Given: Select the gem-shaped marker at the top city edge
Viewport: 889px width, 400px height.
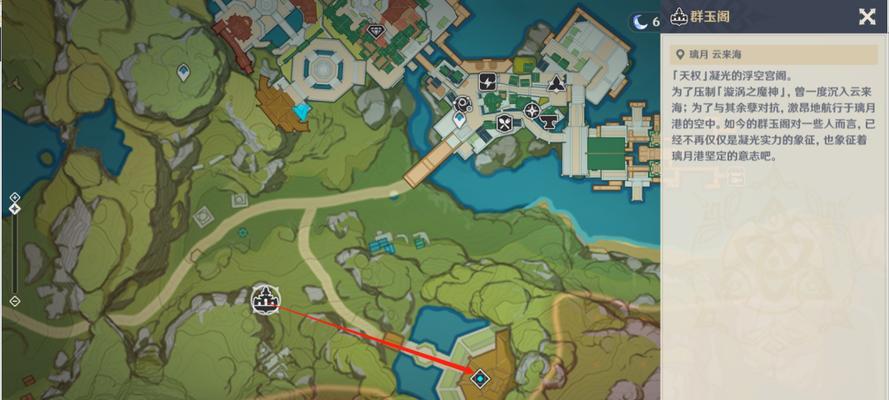Looking at the screenshot, I should click(375, 31).
